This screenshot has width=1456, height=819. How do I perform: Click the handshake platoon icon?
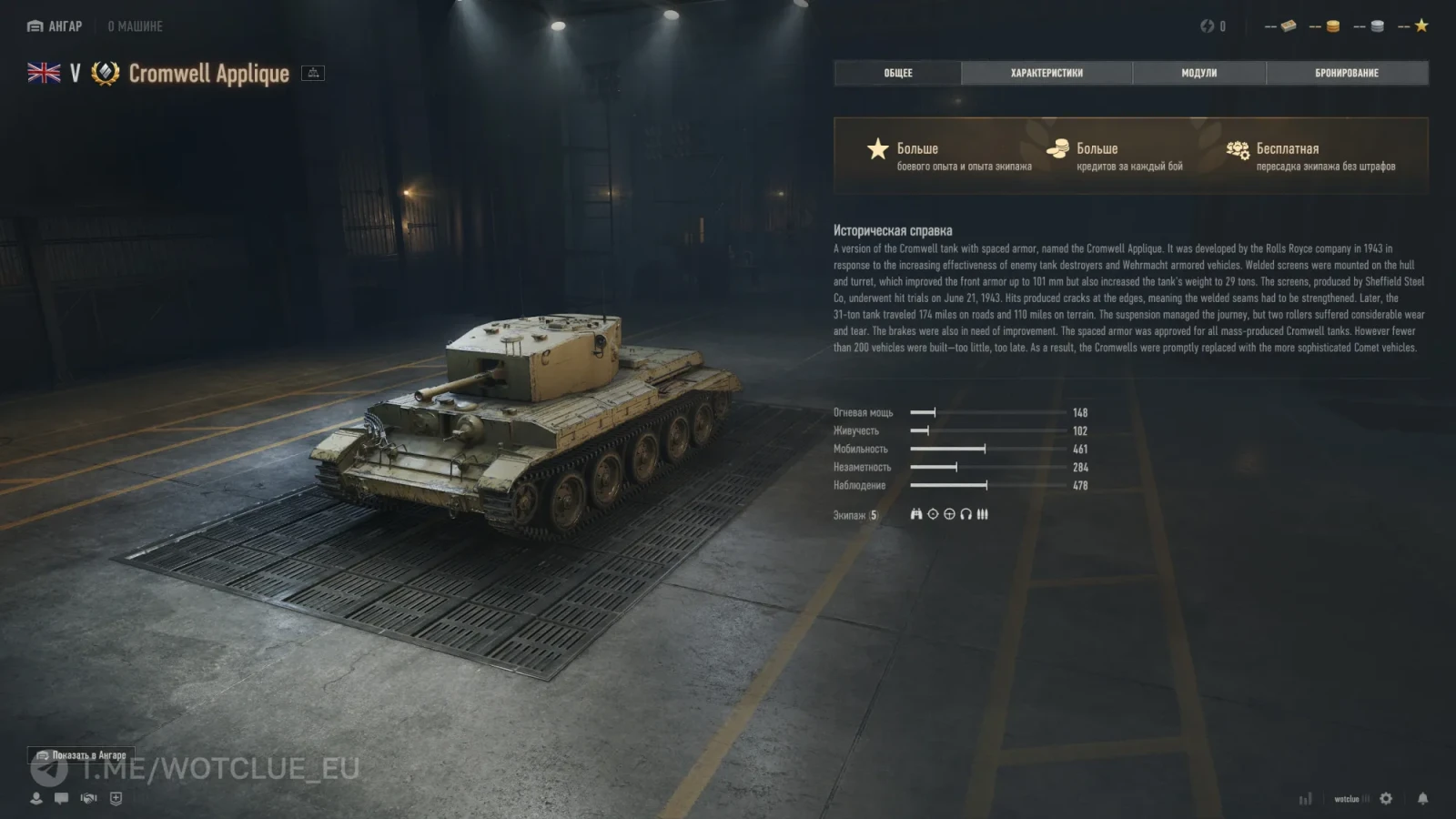(88, 798)
